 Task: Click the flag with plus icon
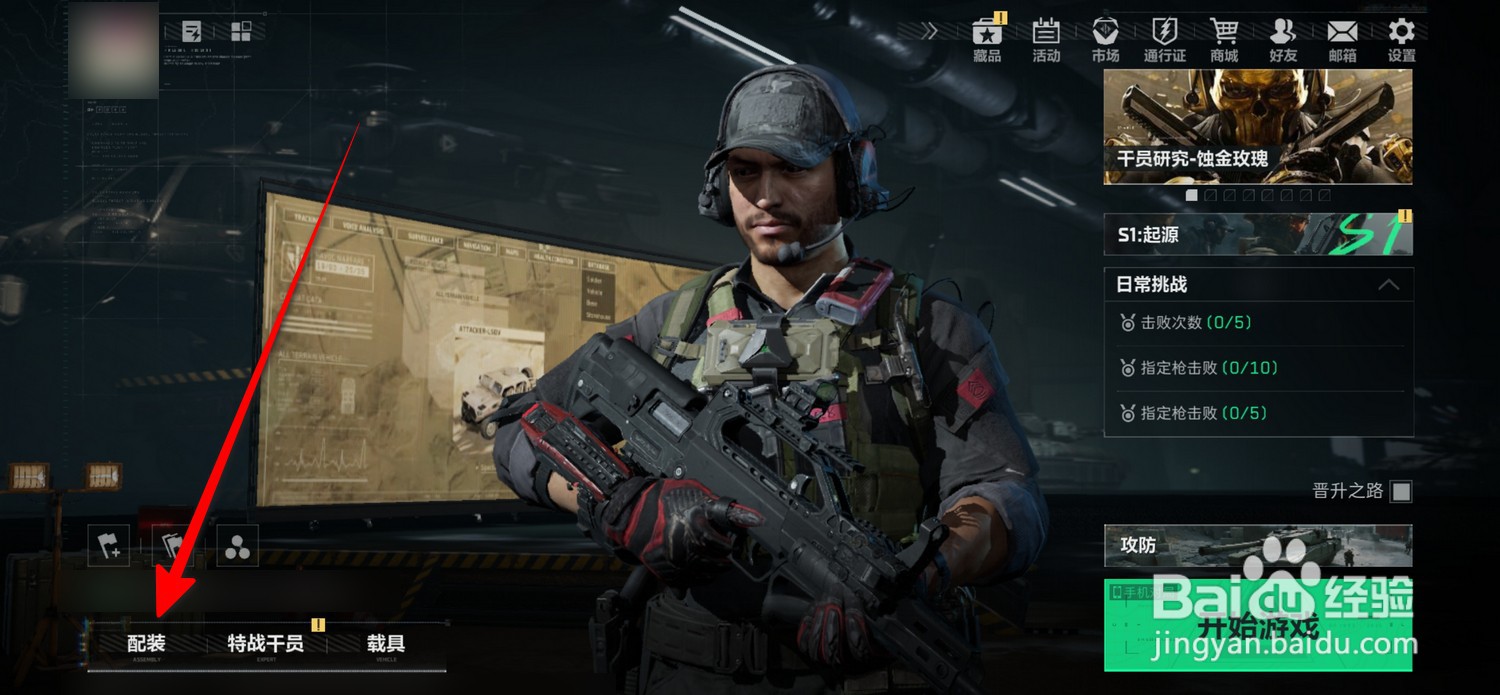pos(108,546)
